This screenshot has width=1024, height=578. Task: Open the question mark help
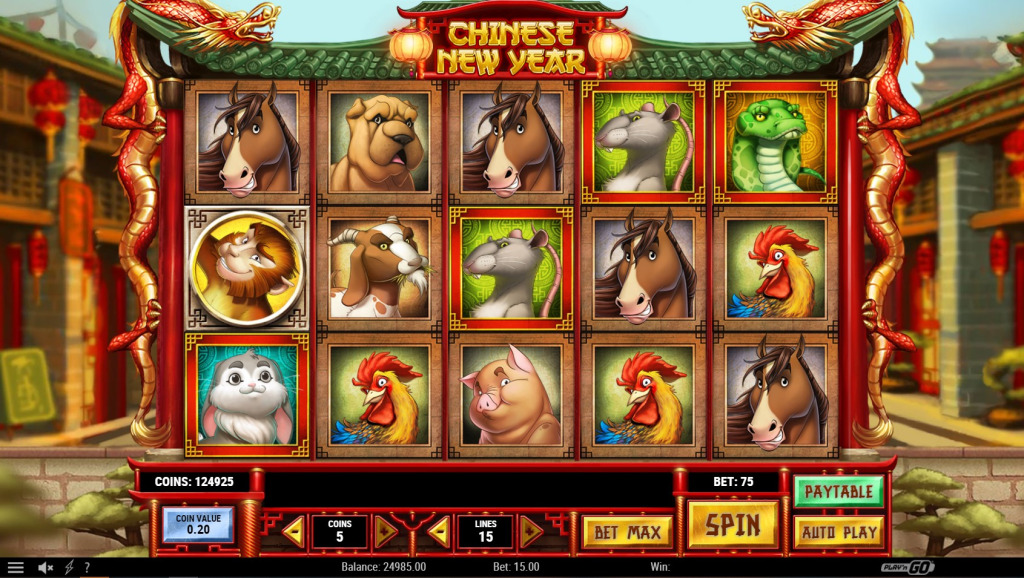[88, 567]
